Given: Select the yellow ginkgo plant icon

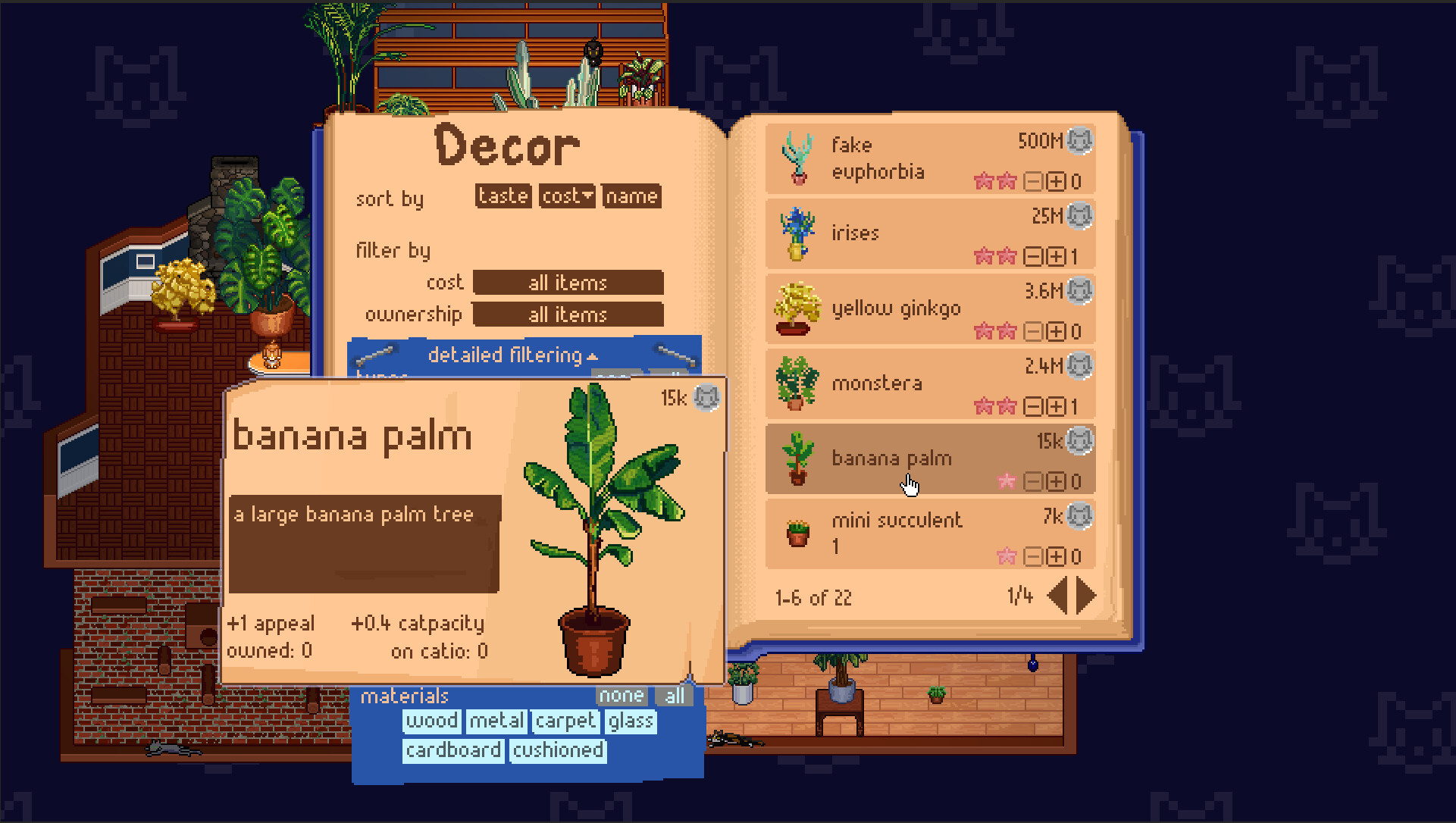Looking at the screenshot, I should point(796,308).
